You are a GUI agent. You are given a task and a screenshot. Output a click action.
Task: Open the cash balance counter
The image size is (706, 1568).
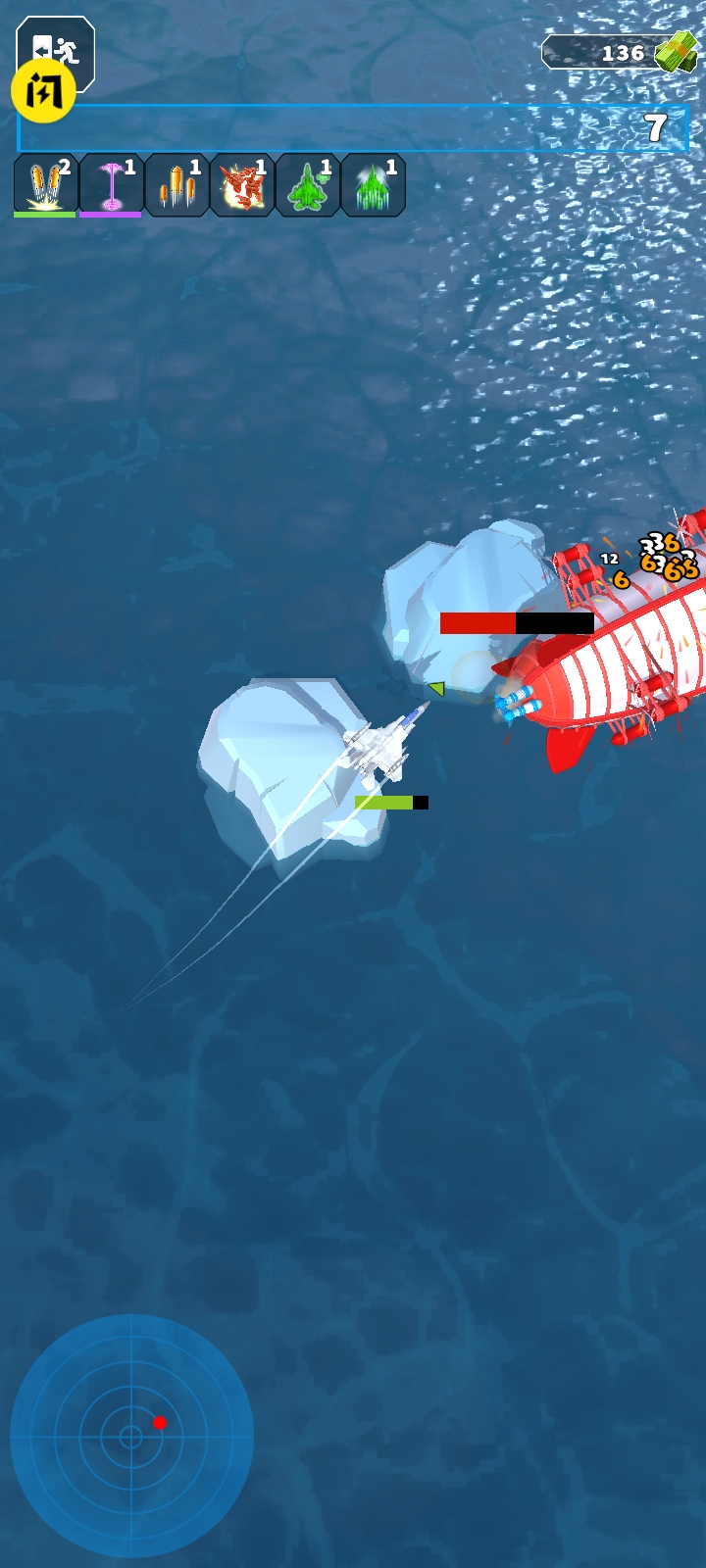pos(620,53)
